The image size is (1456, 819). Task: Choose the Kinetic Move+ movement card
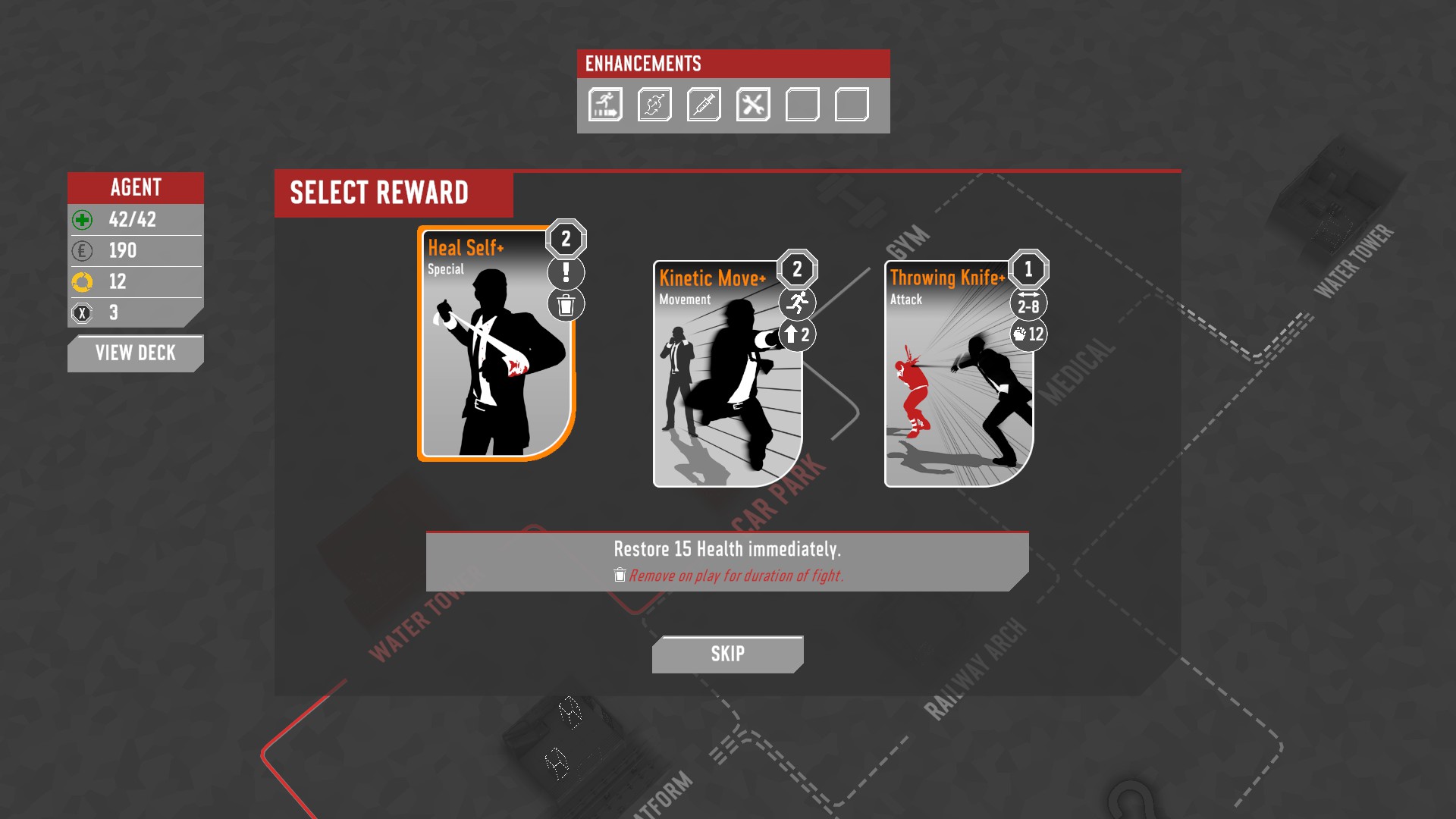[x=727, y=375]
